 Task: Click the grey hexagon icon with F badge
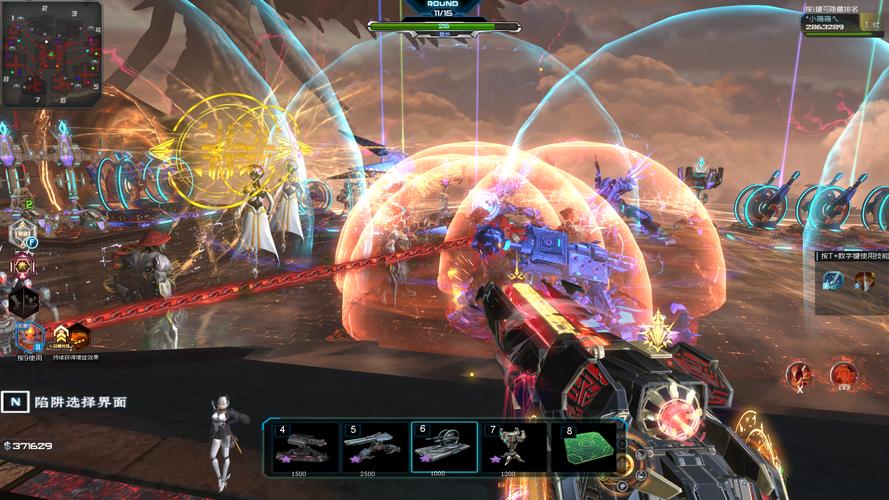coord(23,234)
